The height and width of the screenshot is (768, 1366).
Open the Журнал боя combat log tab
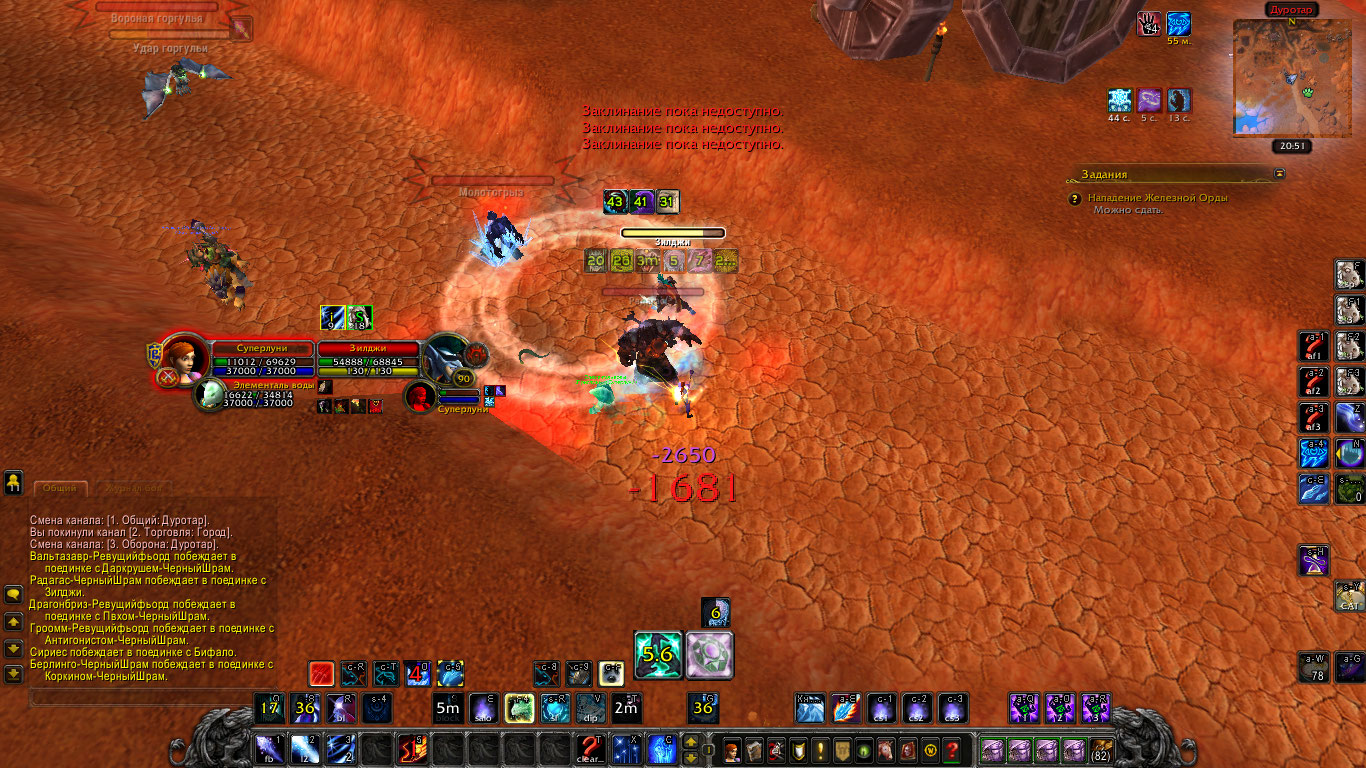click(133, 489)
